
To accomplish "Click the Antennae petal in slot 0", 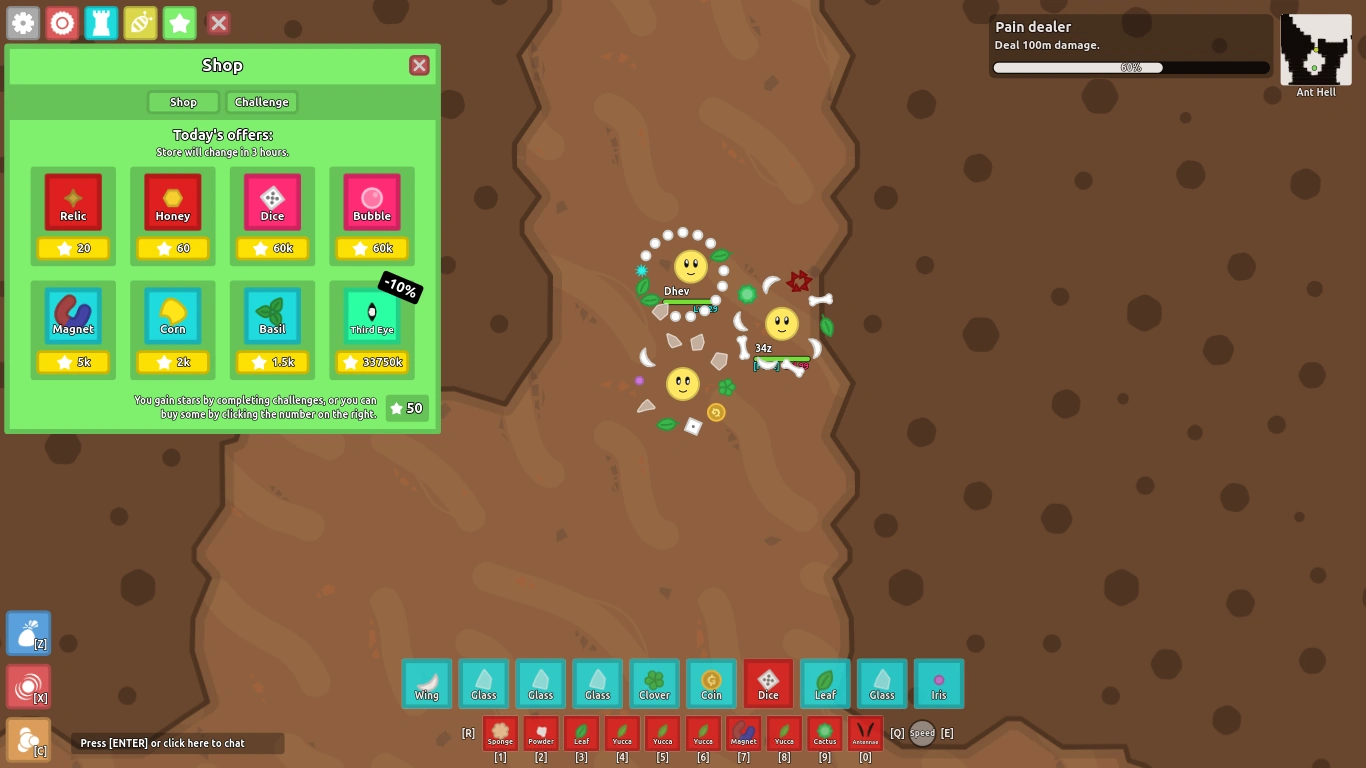I will click(865, 733).
